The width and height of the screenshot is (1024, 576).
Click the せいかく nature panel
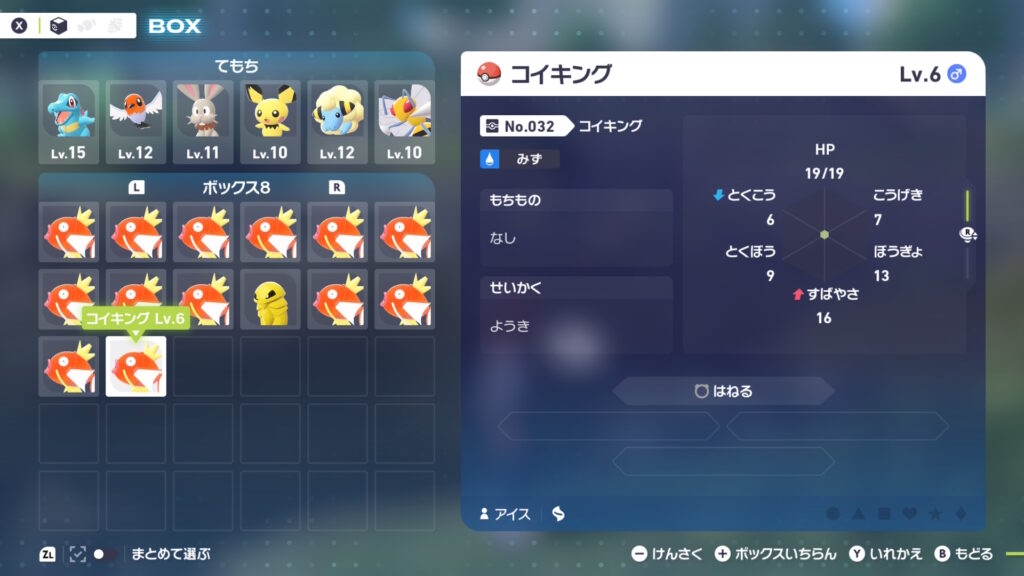point(576,314)
